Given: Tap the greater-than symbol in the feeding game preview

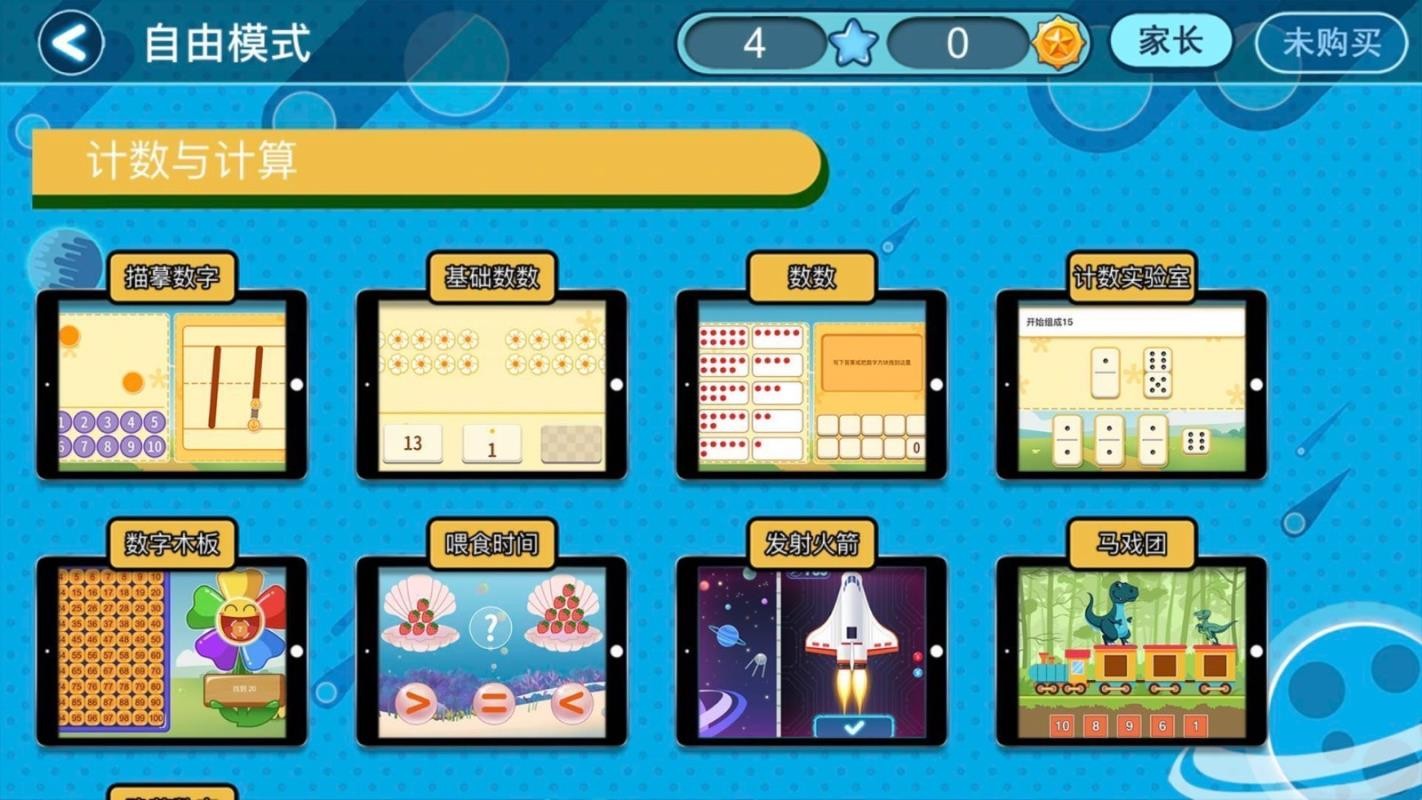Looking at the screenshot, I should (422, 704).
